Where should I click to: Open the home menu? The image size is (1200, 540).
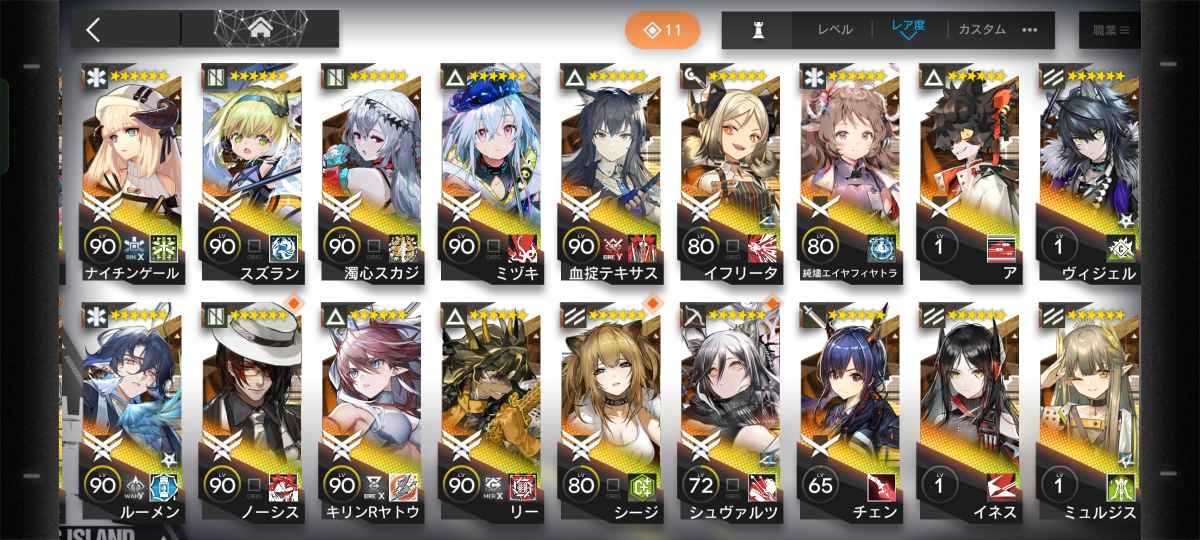pos(260,29)
